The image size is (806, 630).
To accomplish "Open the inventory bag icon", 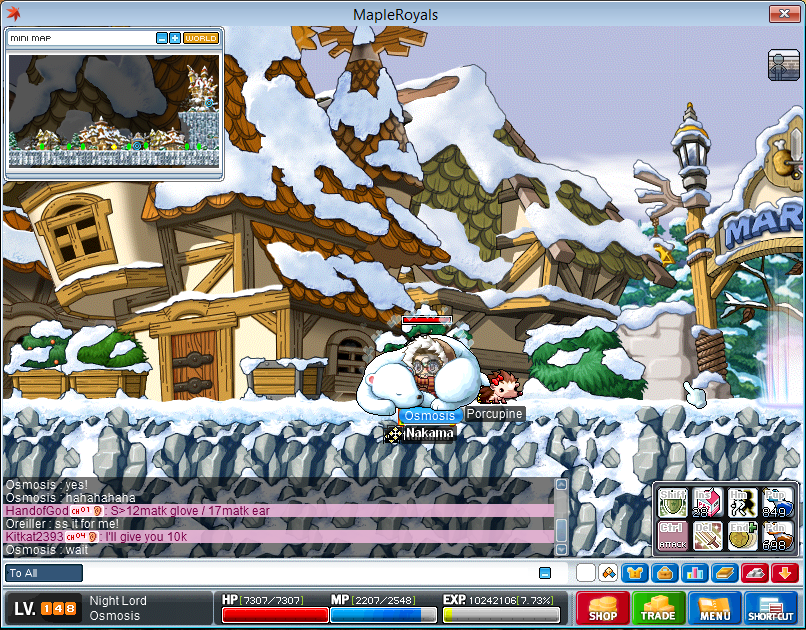I will (663, 573).
